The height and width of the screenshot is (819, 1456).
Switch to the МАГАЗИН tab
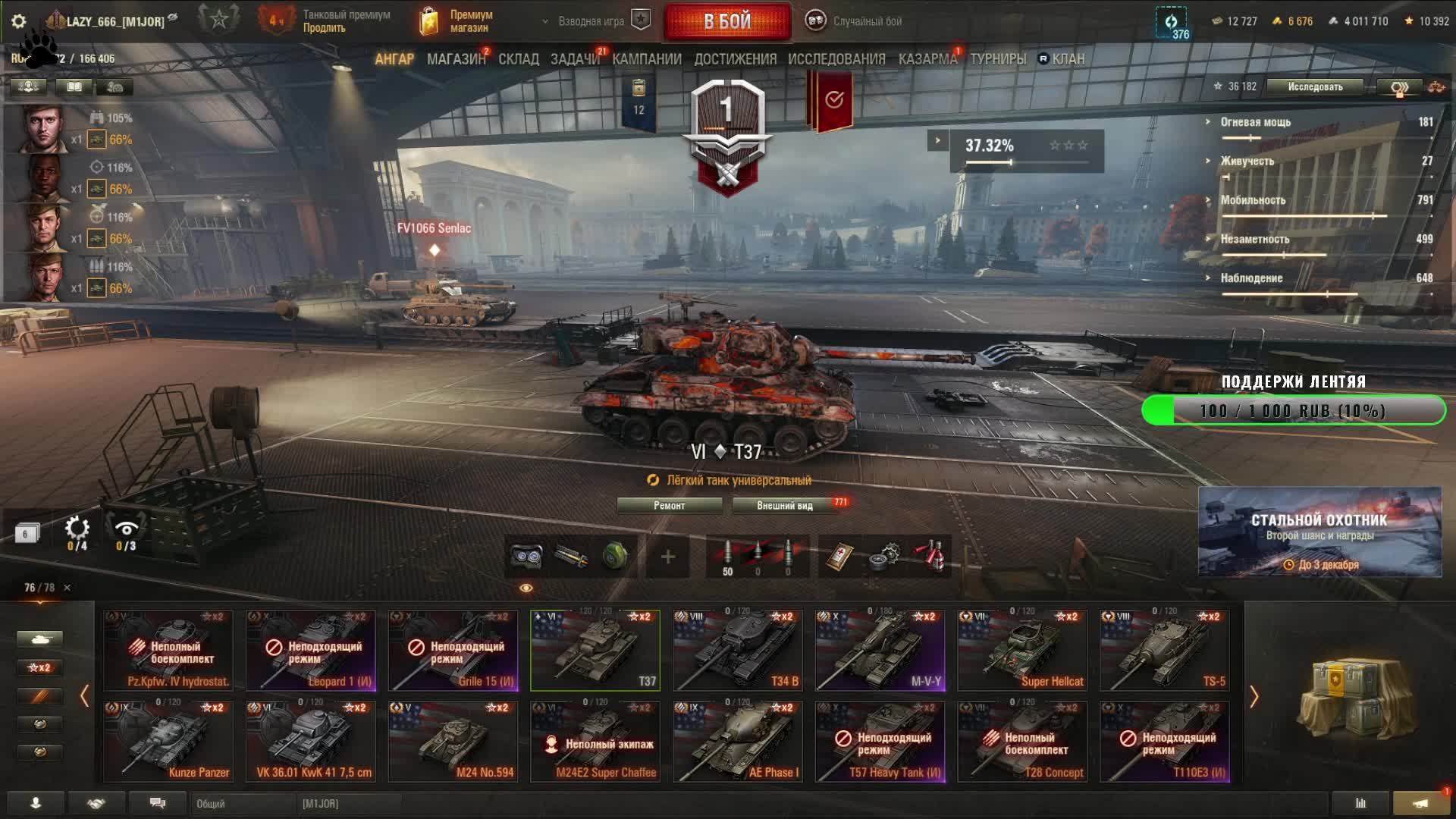(x=456, y=59)
